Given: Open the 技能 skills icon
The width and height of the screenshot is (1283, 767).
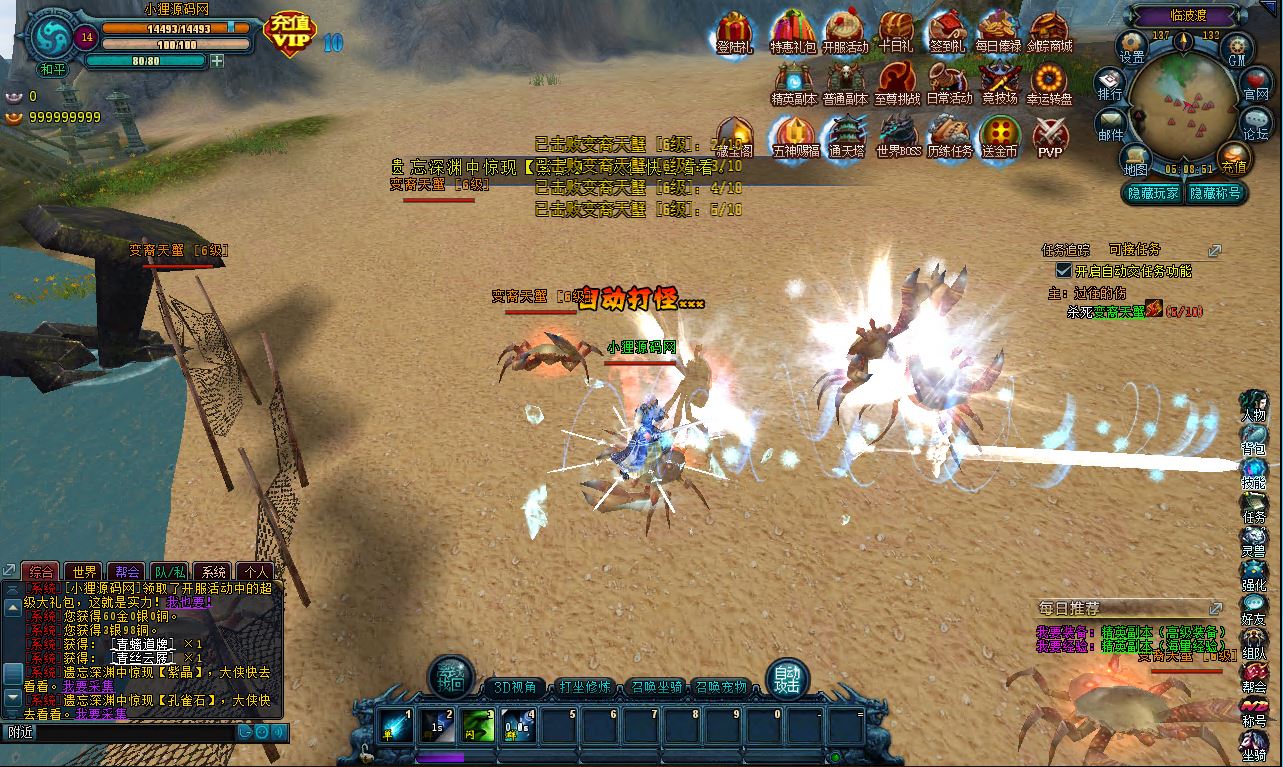Looking at the screenshot, I should [1254, 474].
